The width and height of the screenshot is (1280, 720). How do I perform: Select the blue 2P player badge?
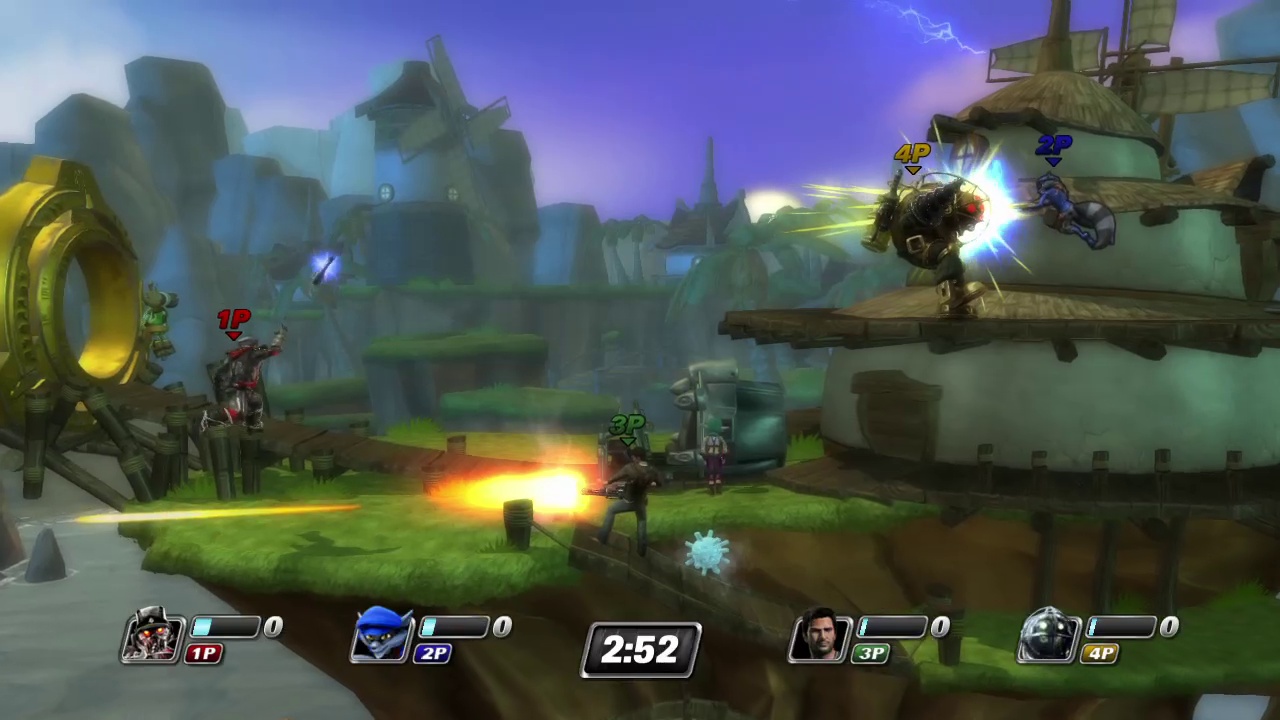433,654
